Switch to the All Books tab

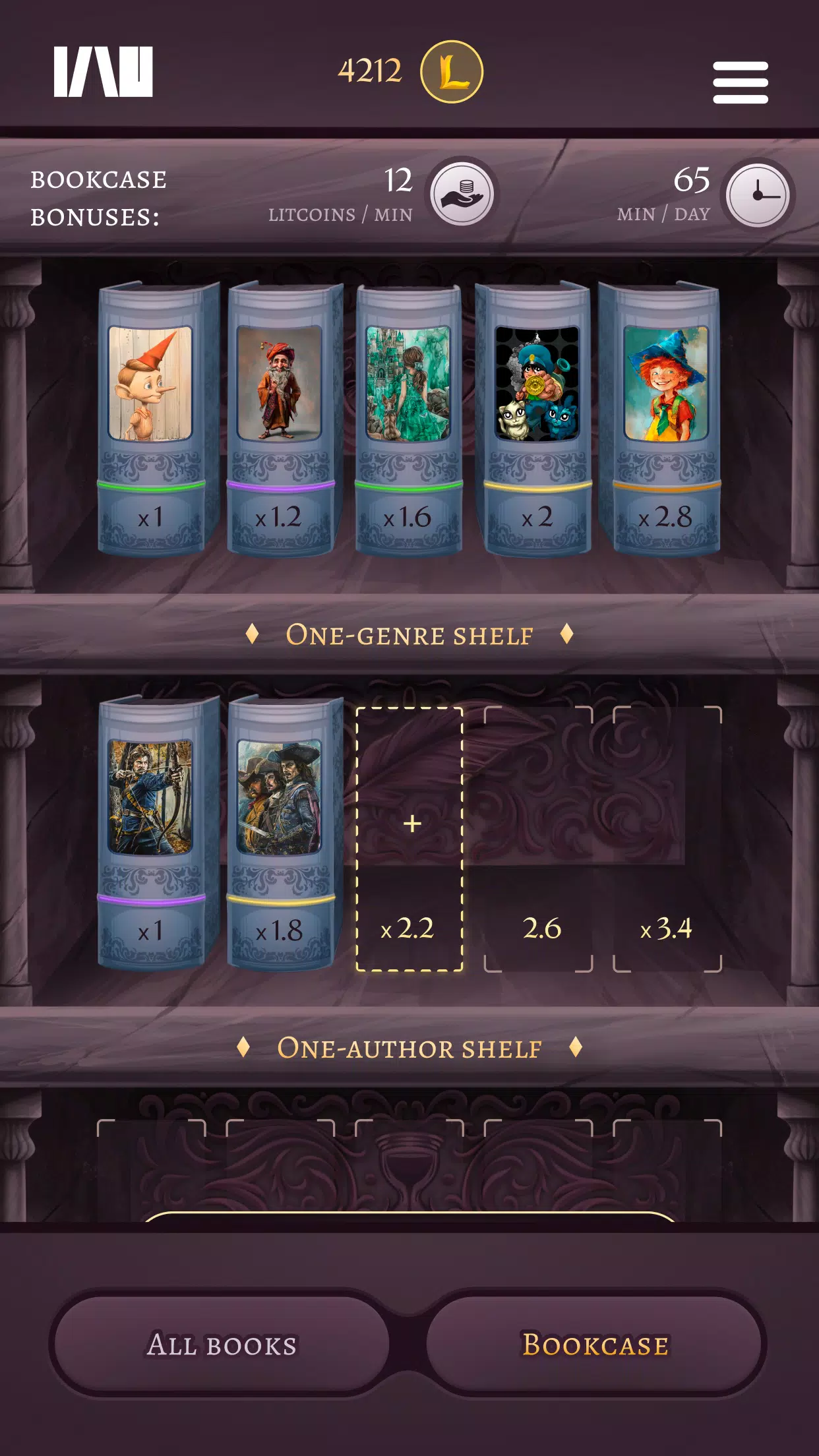[x=222, y=1344]
